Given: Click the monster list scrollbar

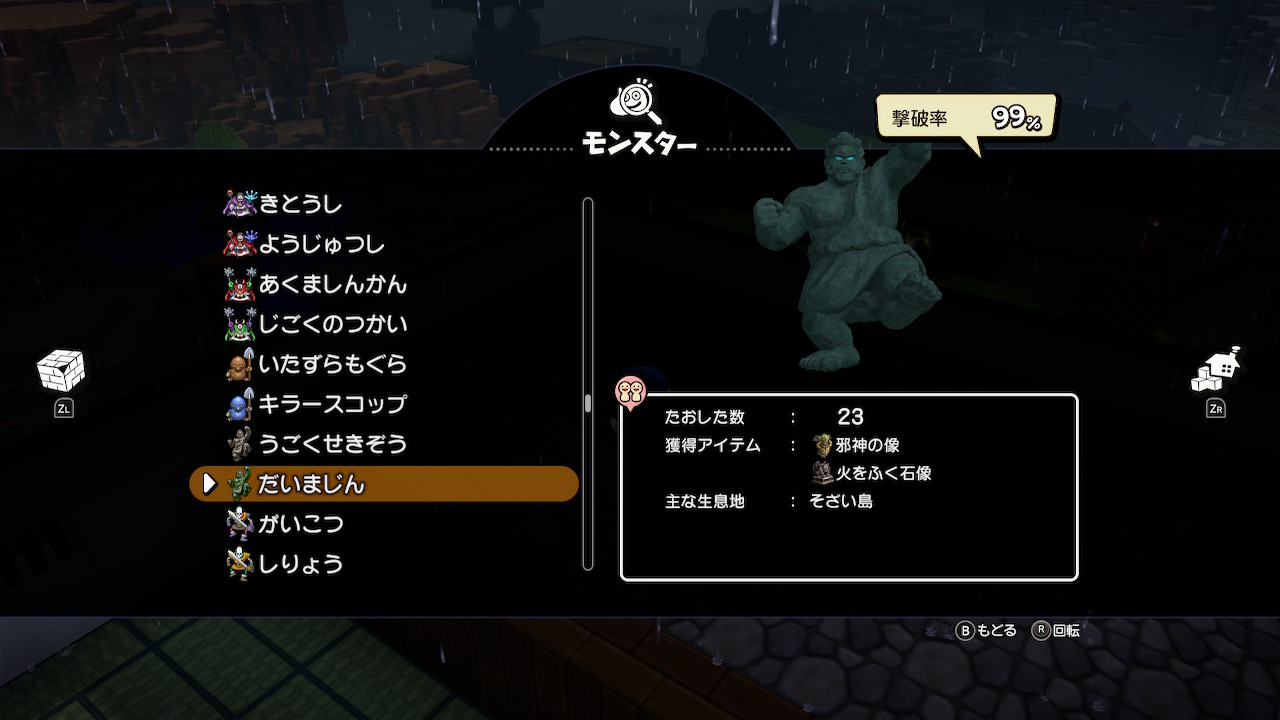Looking at the screenshot, I should click(x=588, y=403).
